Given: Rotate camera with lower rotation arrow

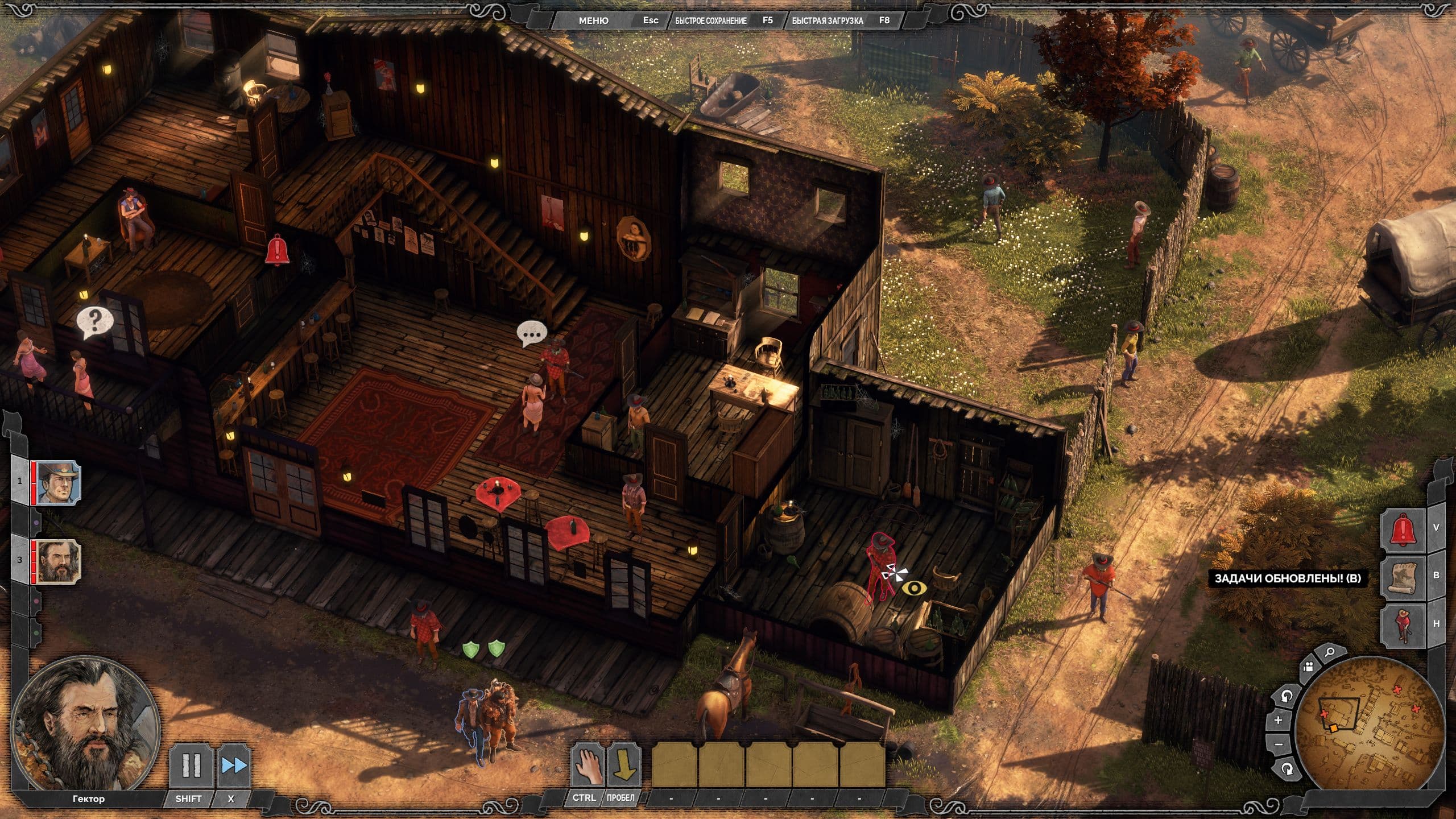Looking at the screenshot, I should tap(1287, 769).
